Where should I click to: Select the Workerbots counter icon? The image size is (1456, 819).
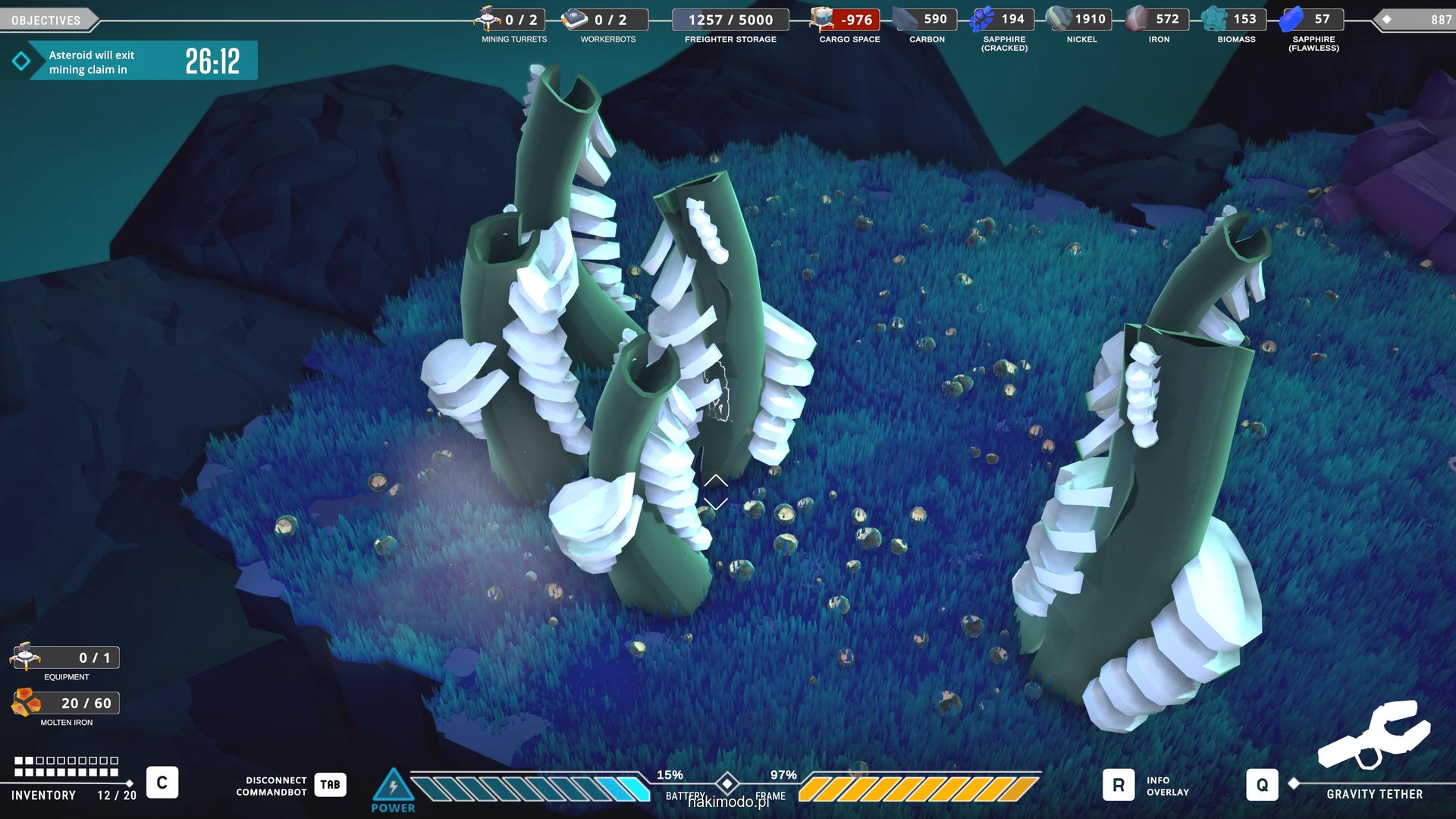[x=576, y=19]
